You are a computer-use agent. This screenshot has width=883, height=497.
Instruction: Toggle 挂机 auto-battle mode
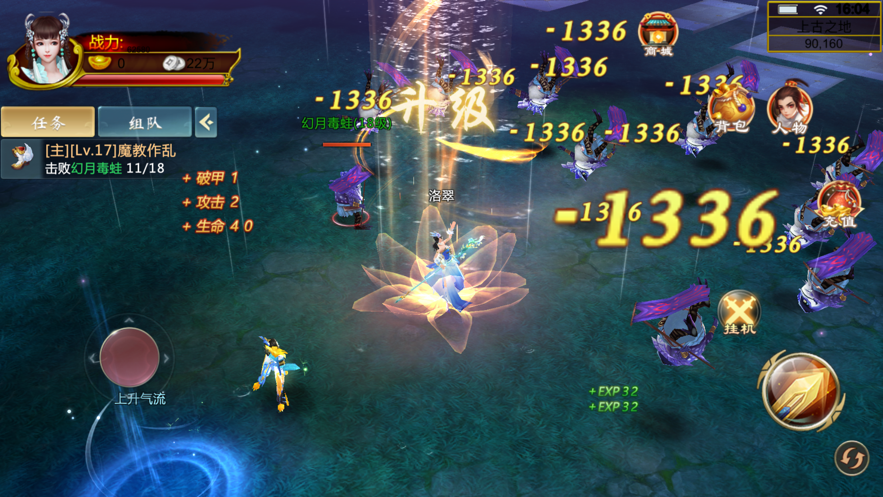(740, 314)
